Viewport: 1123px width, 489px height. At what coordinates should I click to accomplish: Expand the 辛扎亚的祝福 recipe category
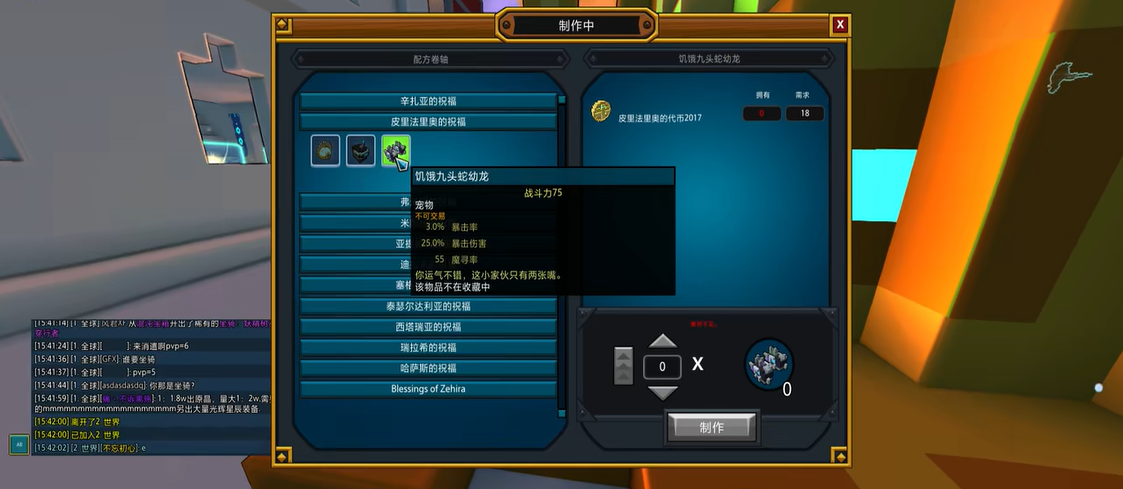[x=428, y=101]
